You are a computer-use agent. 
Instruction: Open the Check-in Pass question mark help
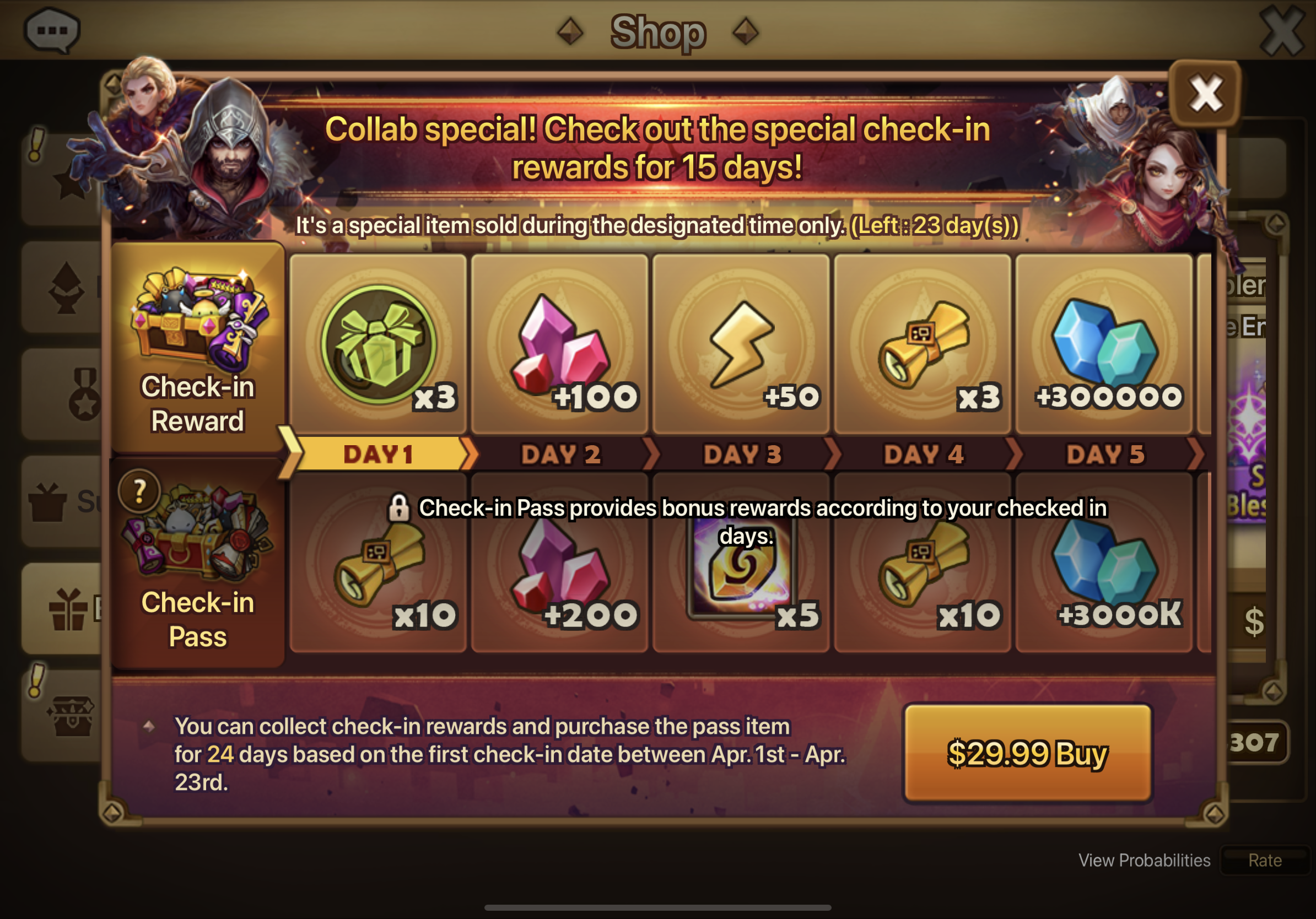(x=139, y=491)
